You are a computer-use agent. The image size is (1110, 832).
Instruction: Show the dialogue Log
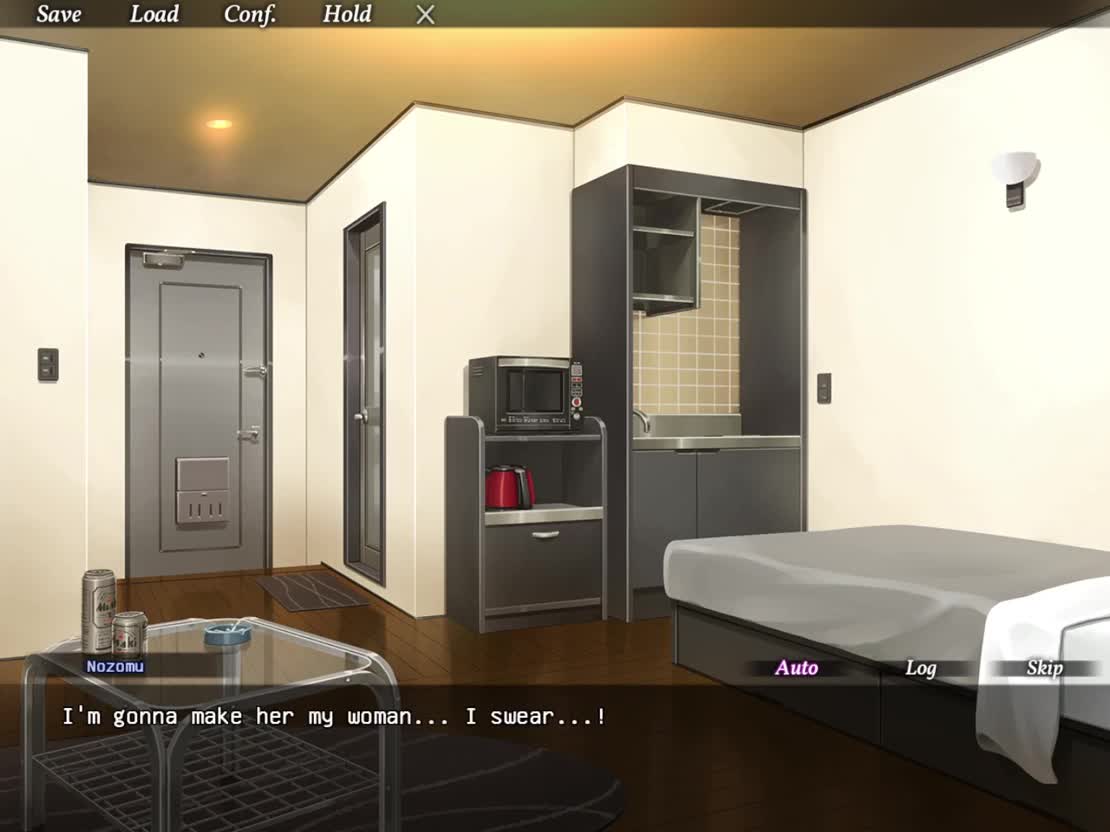(920, 668)
